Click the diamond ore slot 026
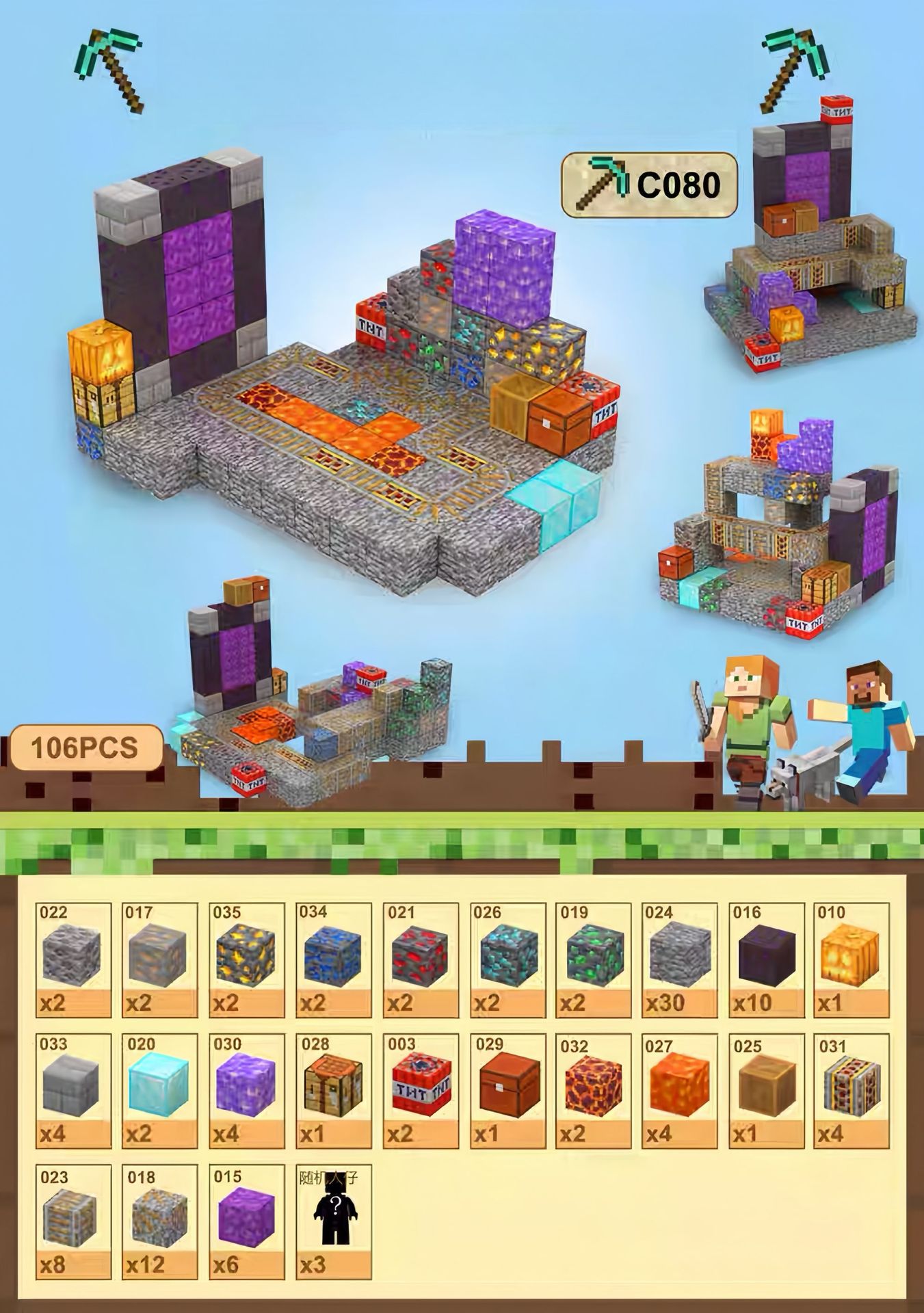The width and height of the screenshot is (924, 1313). coord(507,958)
